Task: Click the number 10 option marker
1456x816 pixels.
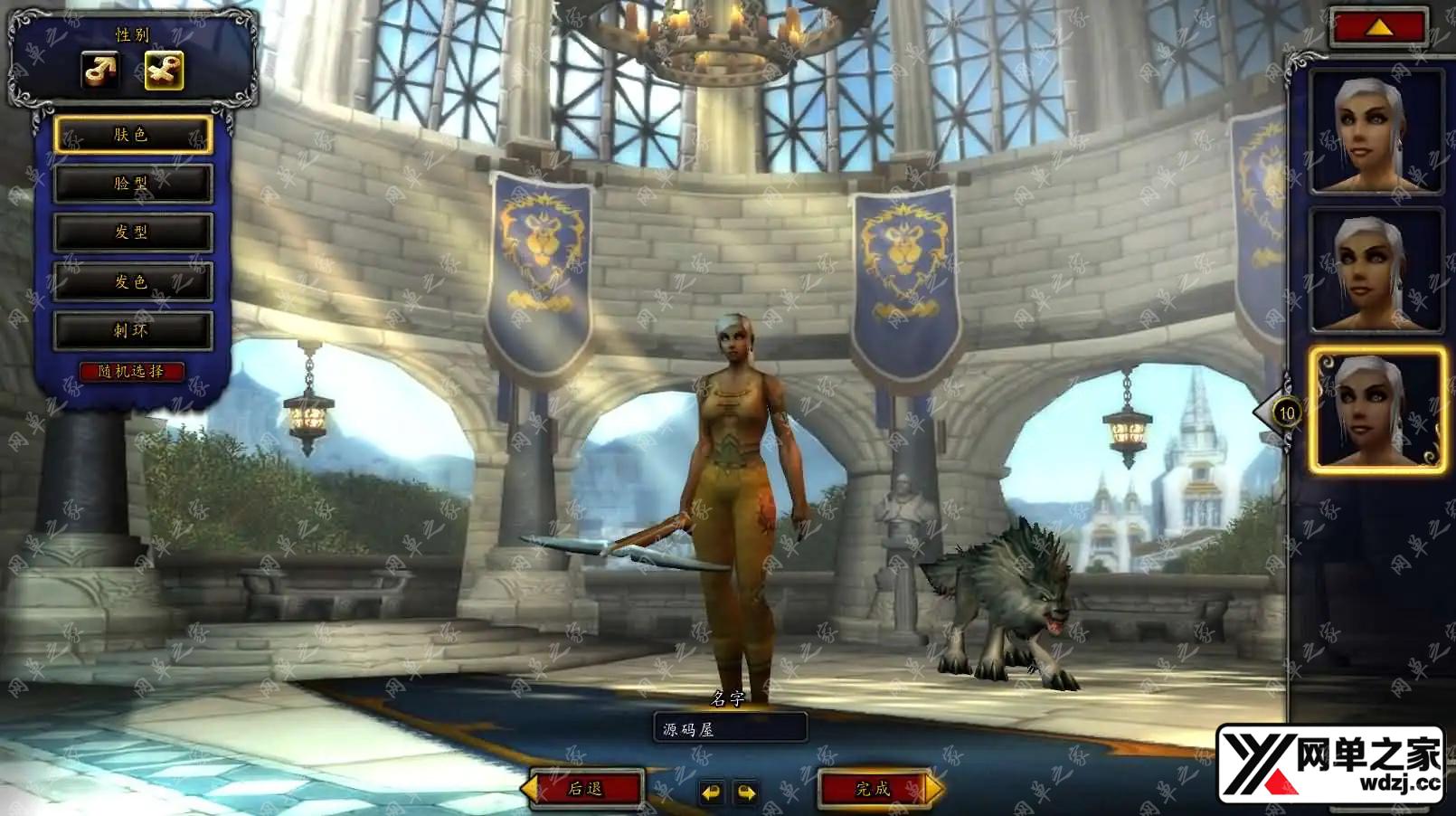Action: click(x=1286, y=413)
